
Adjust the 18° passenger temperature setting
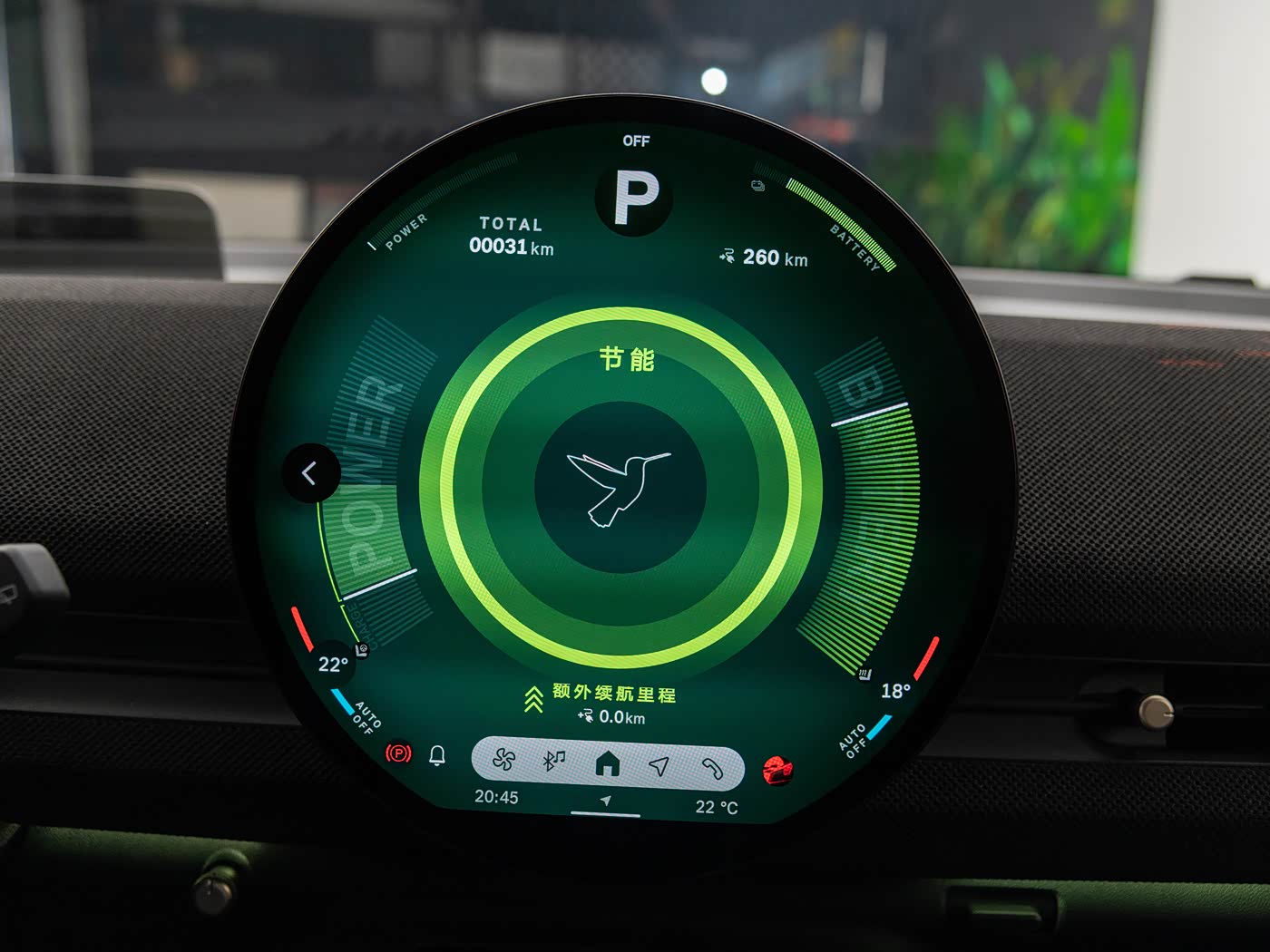point(895,691)
